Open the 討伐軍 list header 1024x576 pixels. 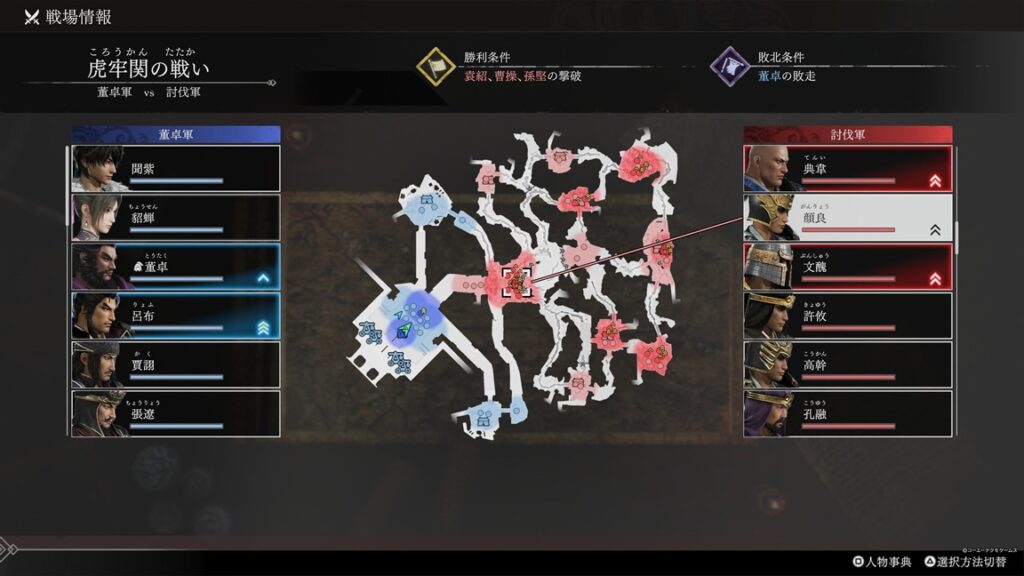[x=848, y=134]
